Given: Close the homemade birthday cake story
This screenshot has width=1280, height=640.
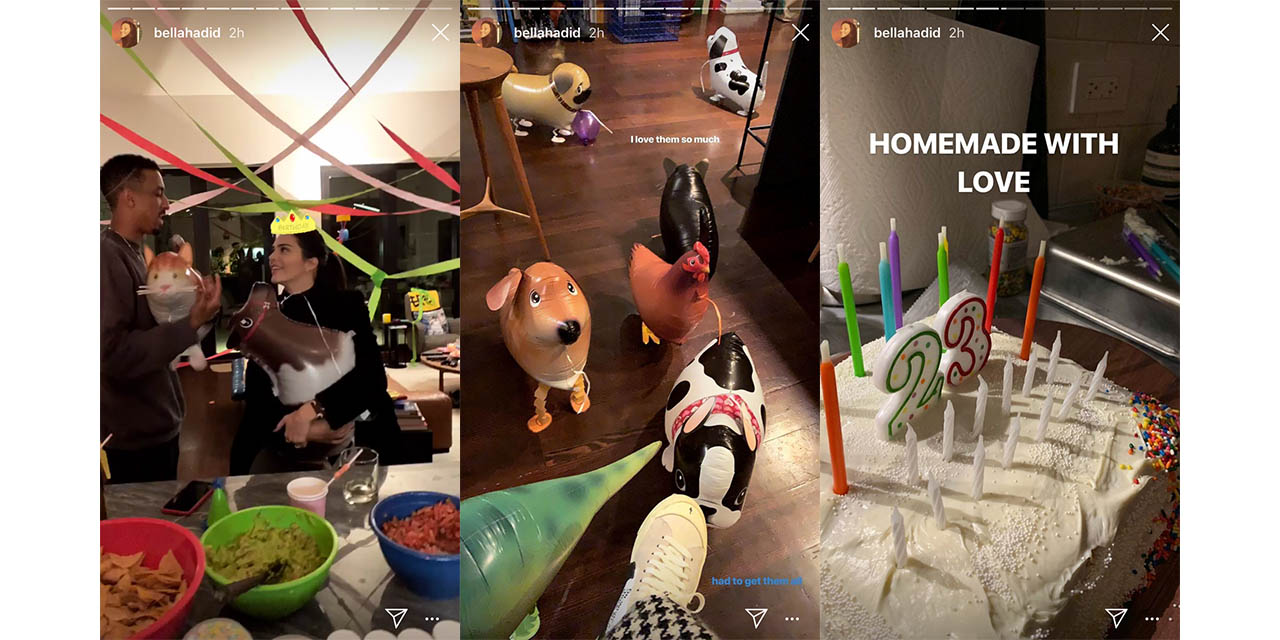Looking at the screenshot, I should click(x=1160, y=33).
